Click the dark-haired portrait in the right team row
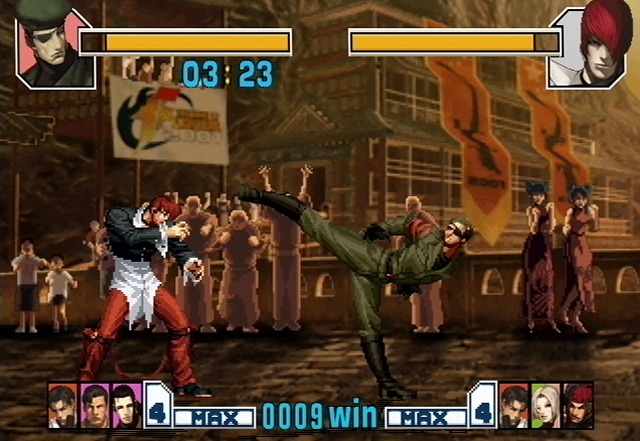This screenshot has width=640, height=441. [x=514, y=404]
